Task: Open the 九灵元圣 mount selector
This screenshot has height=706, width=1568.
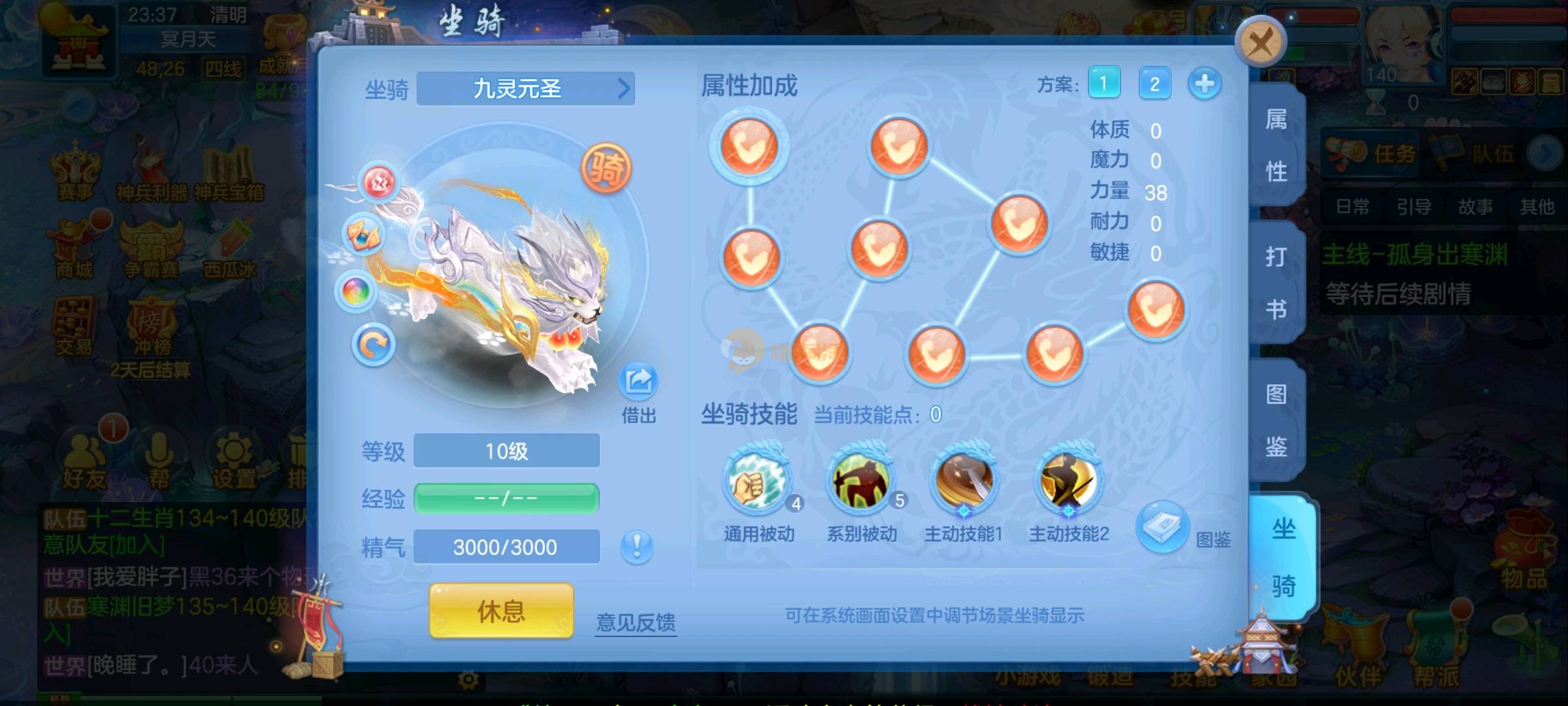Action: [x=525, y=88]
